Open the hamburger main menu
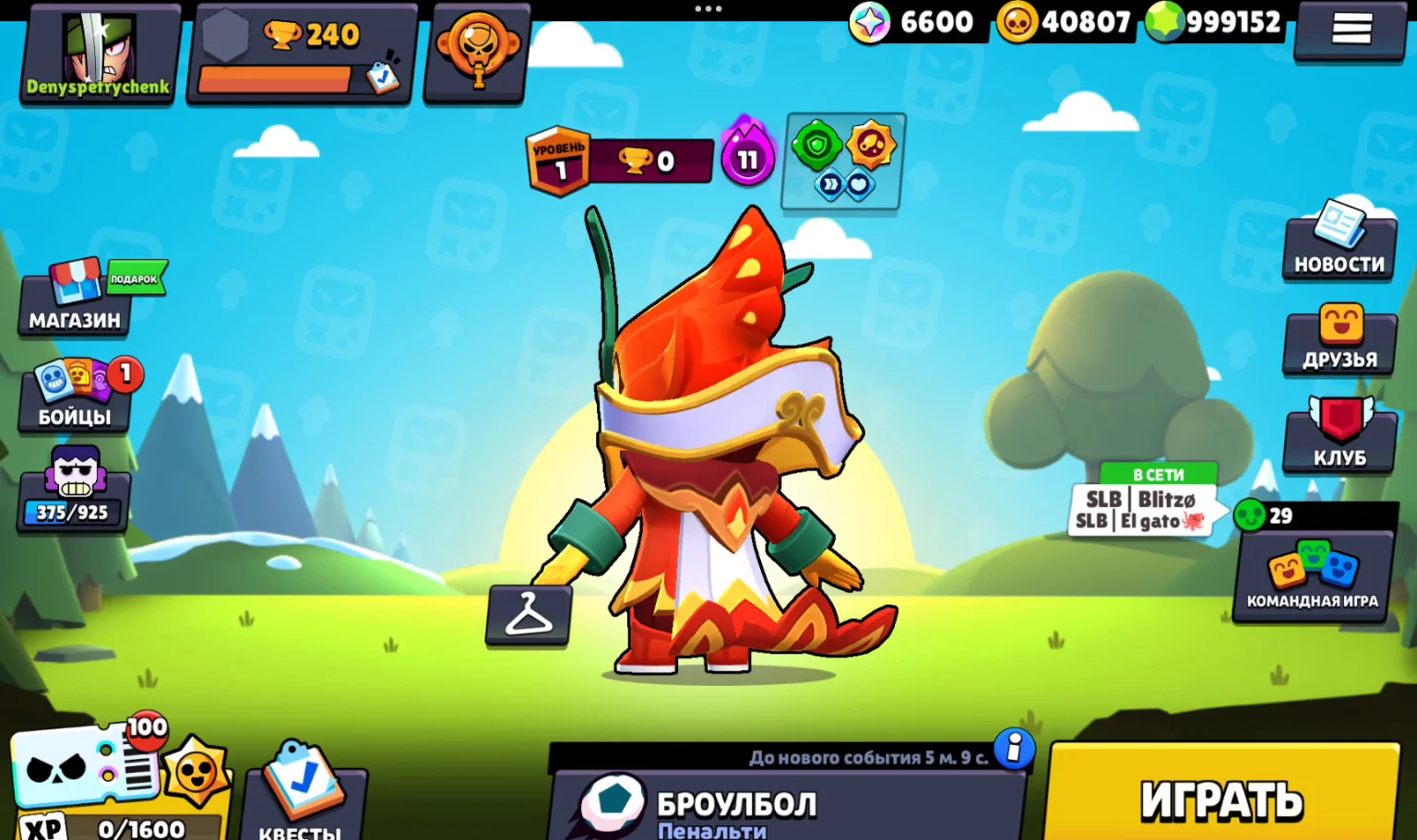The height and width of the screenshot is (840, 1417). tap(1351, 30)
